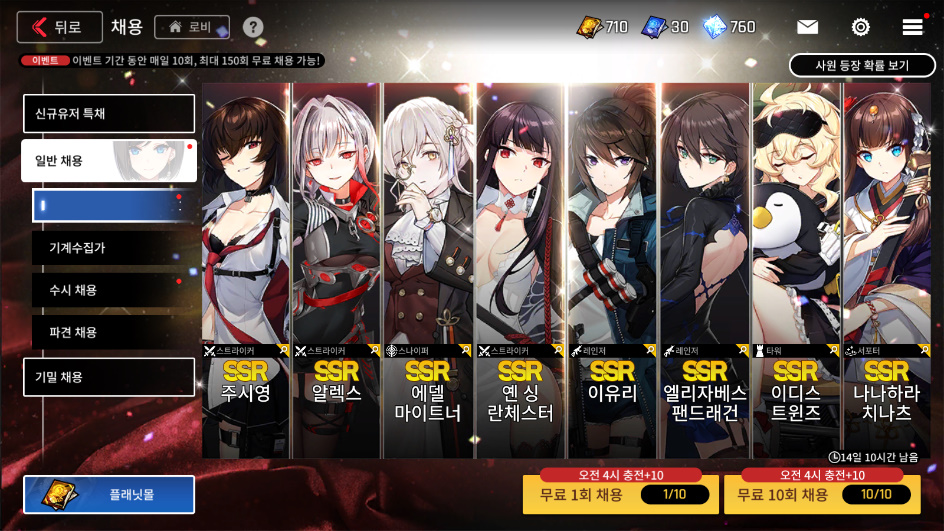Open settings with the gear icon
Screen dimensions: 944x531
[x=860, y=27]
